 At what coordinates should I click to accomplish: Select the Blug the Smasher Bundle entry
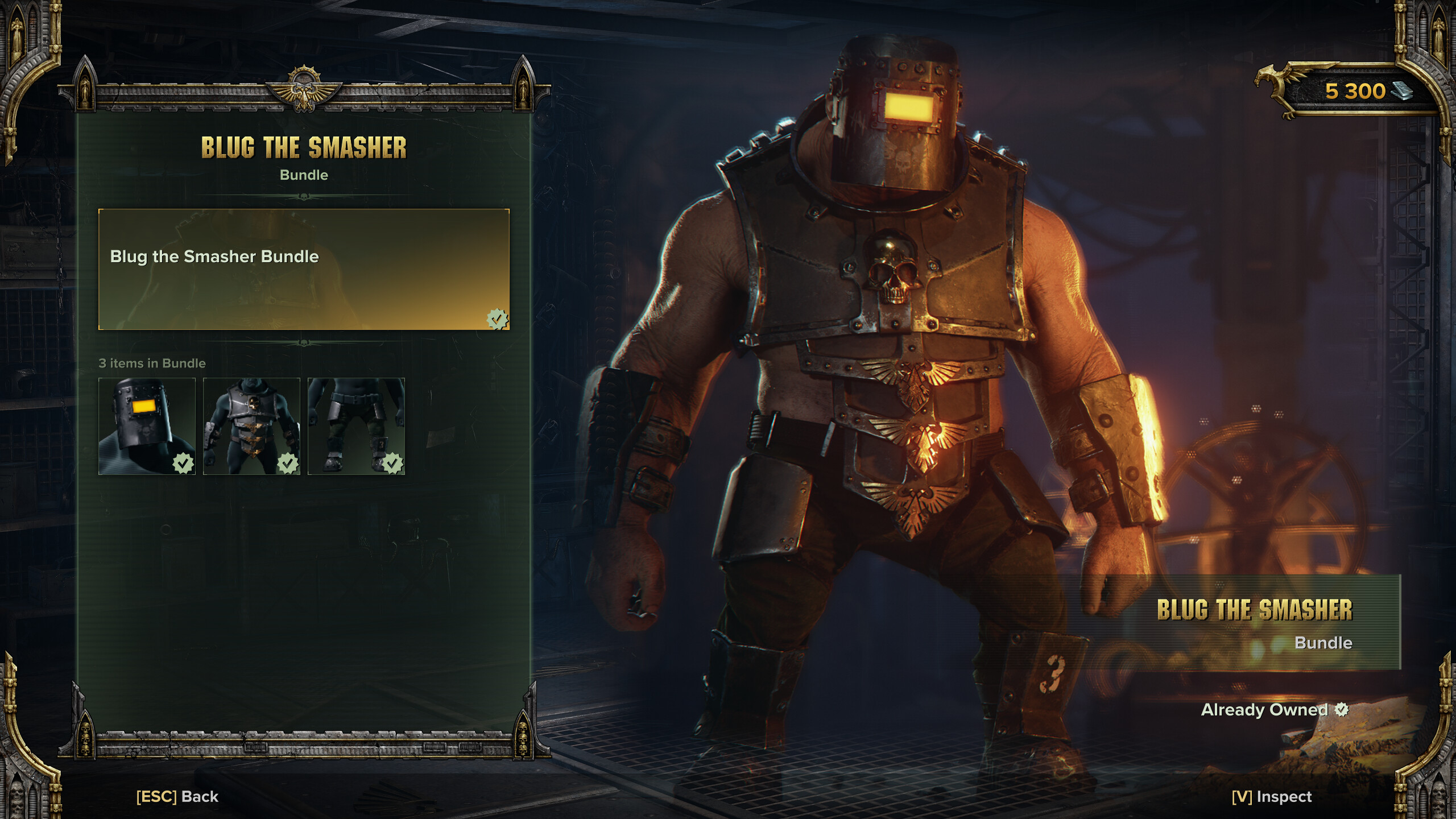point(304,269)
